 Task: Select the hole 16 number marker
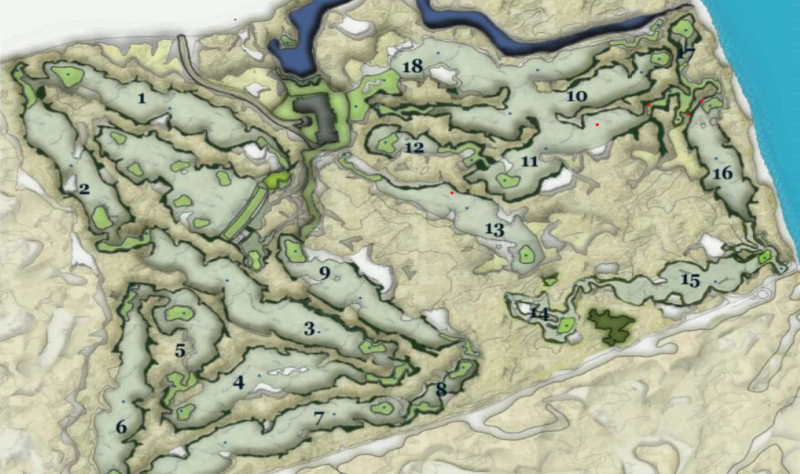(723, 173)
